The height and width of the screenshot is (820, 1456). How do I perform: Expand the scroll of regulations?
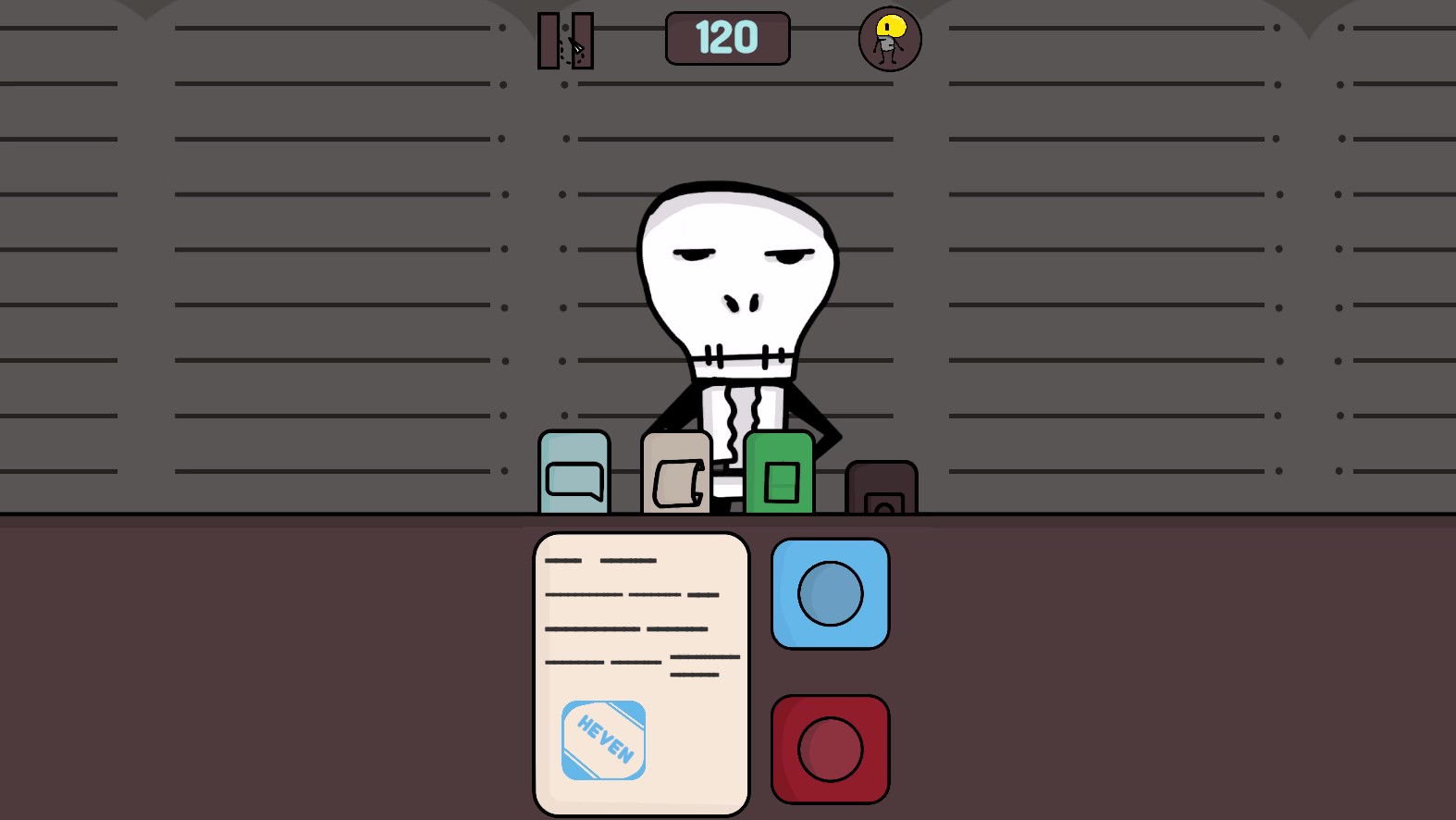click(x=674, y=470)
